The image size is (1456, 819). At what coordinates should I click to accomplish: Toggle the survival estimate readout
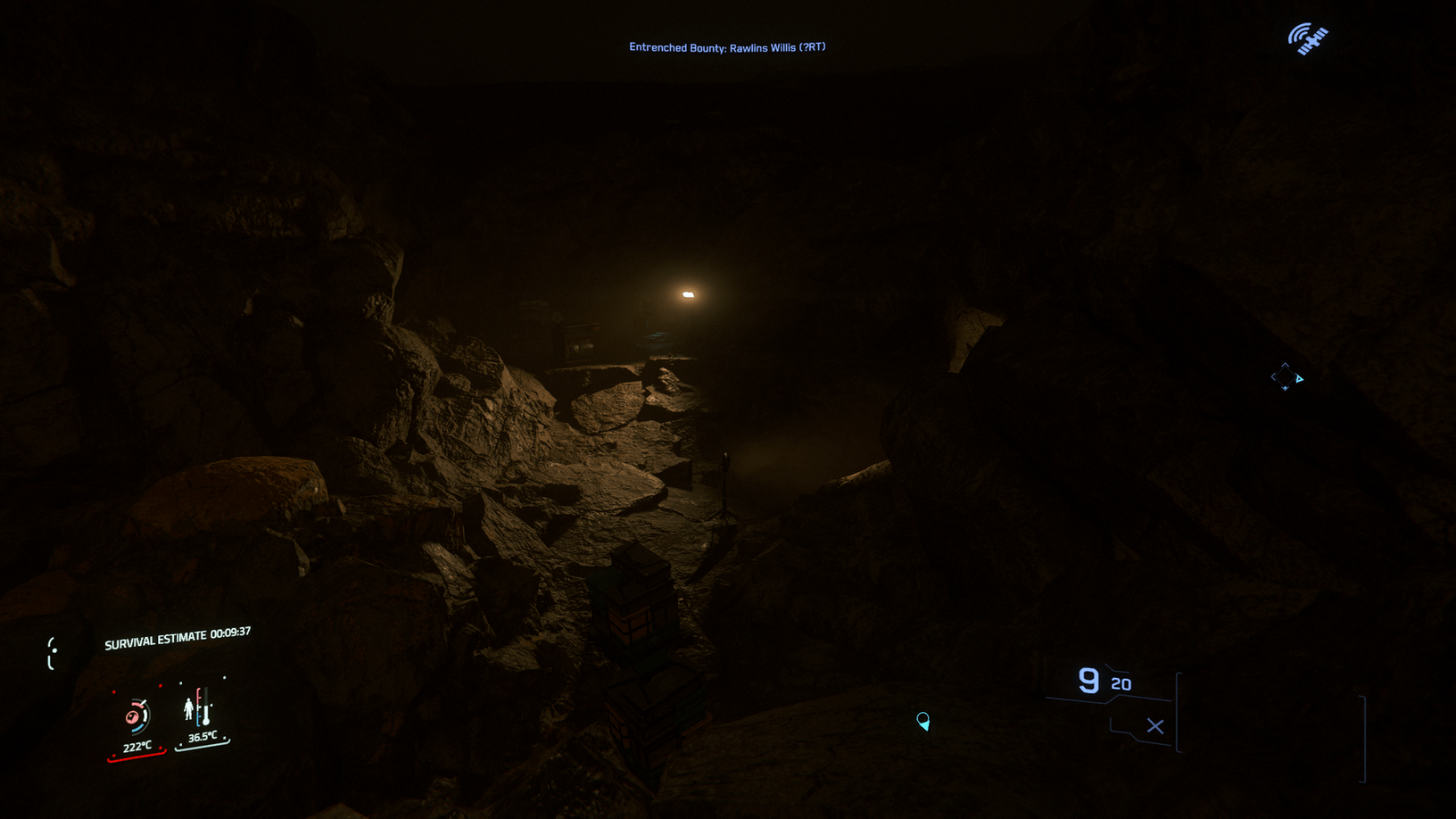(177, 637)
